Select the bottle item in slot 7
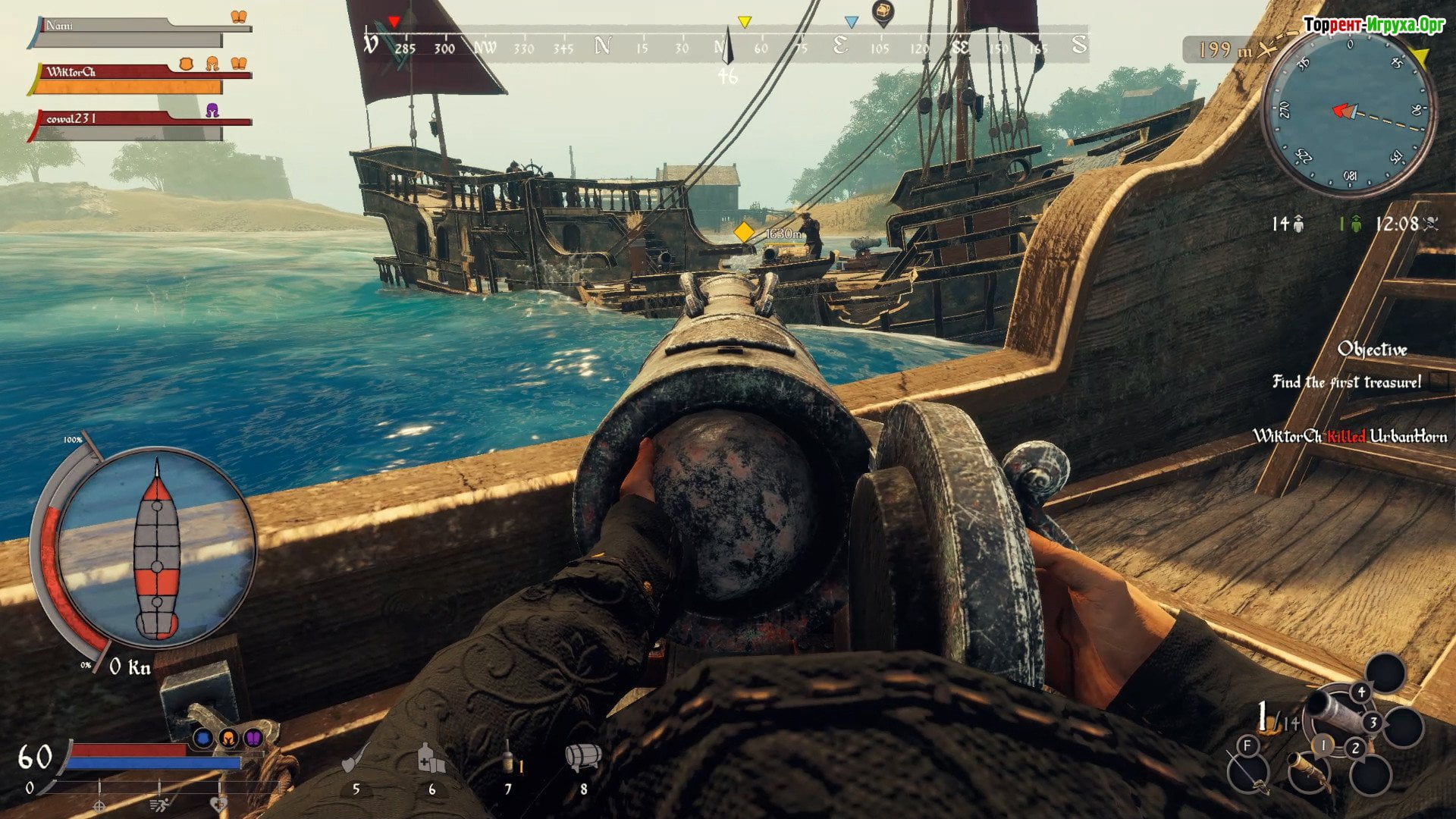Image resolution: width=1456 pixels, height=819 pixels. 508,759
